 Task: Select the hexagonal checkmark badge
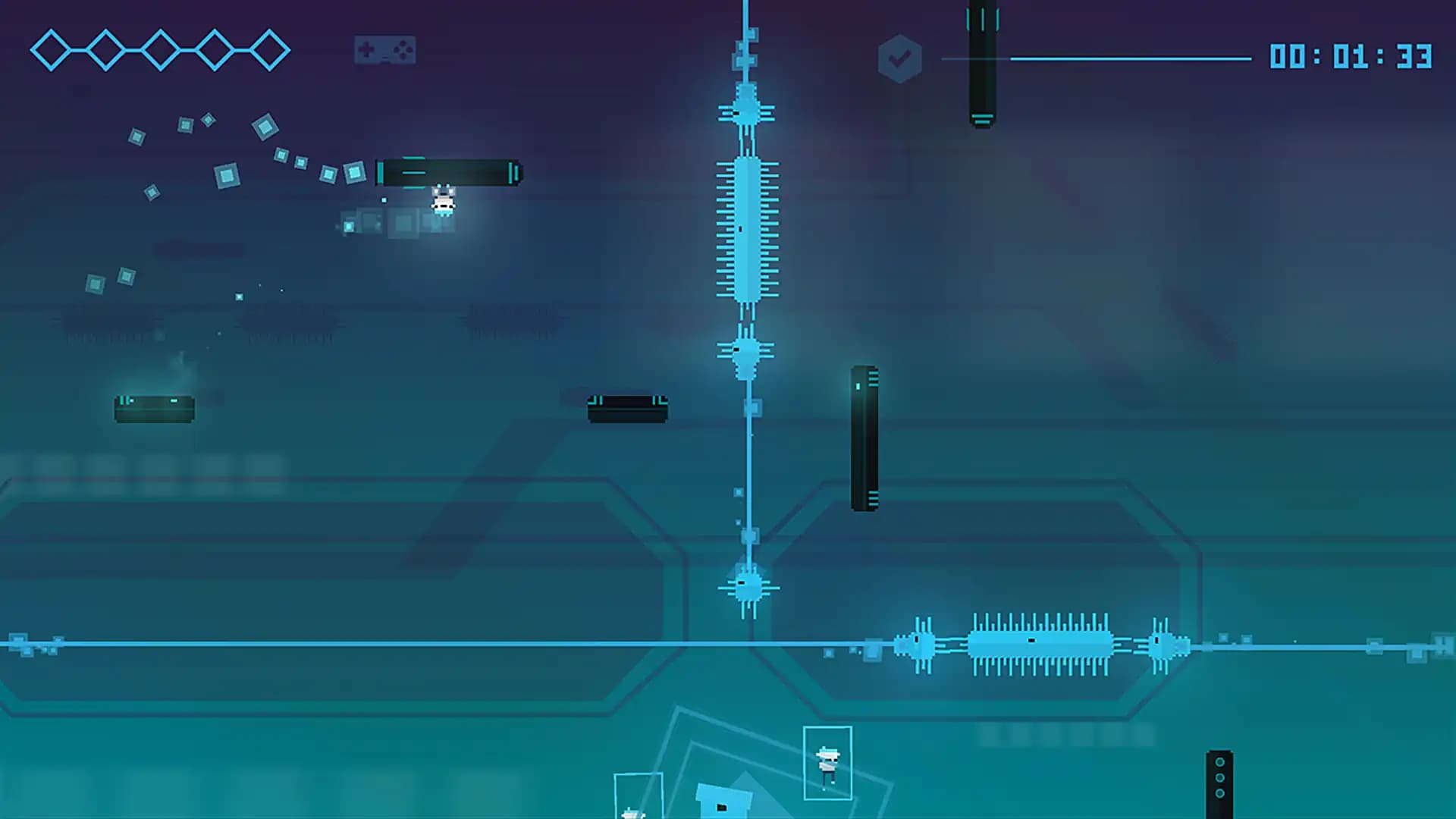click(899, 57)
